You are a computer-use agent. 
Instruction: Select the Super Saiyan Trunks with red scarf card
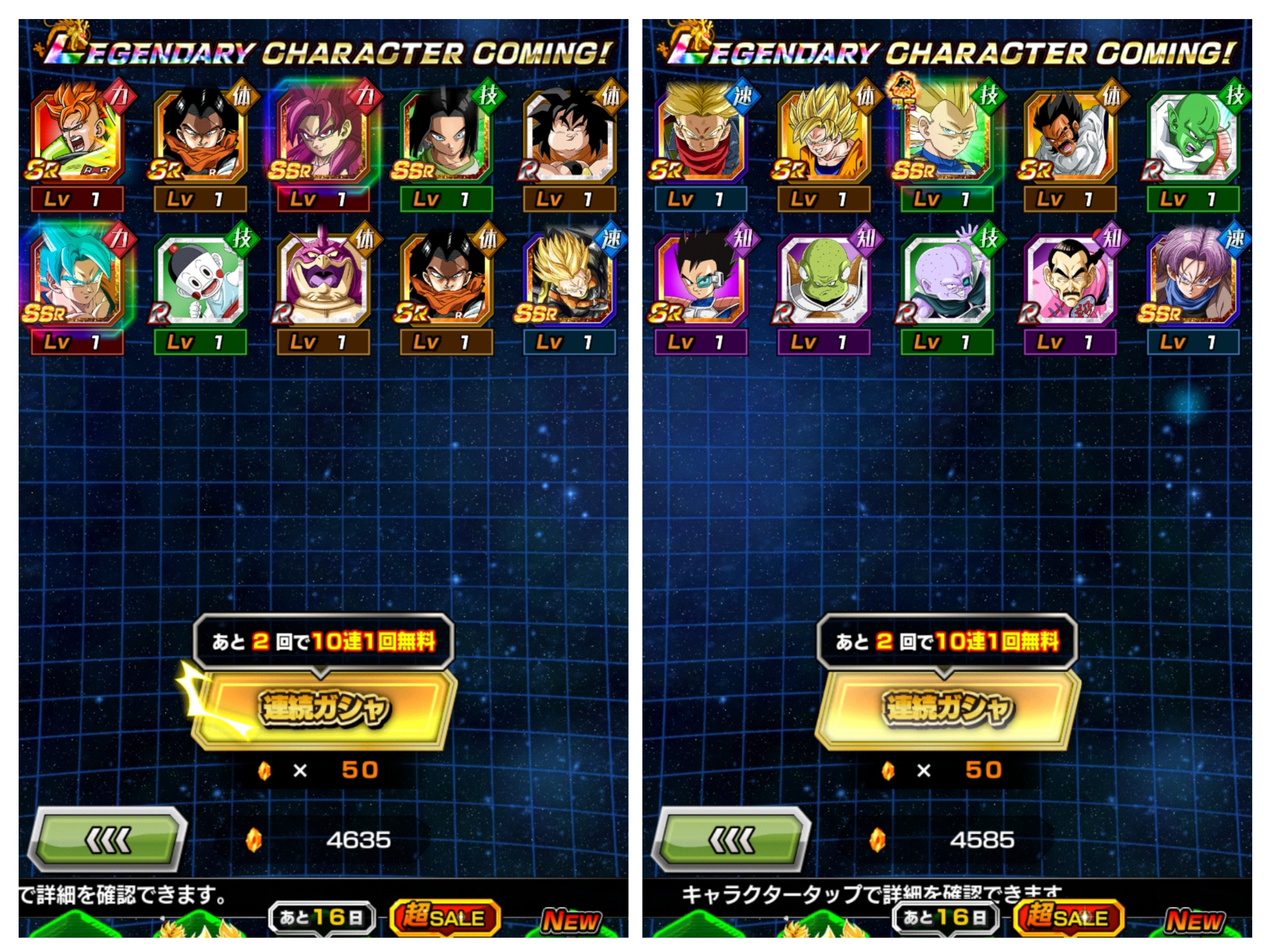point(701,138)
